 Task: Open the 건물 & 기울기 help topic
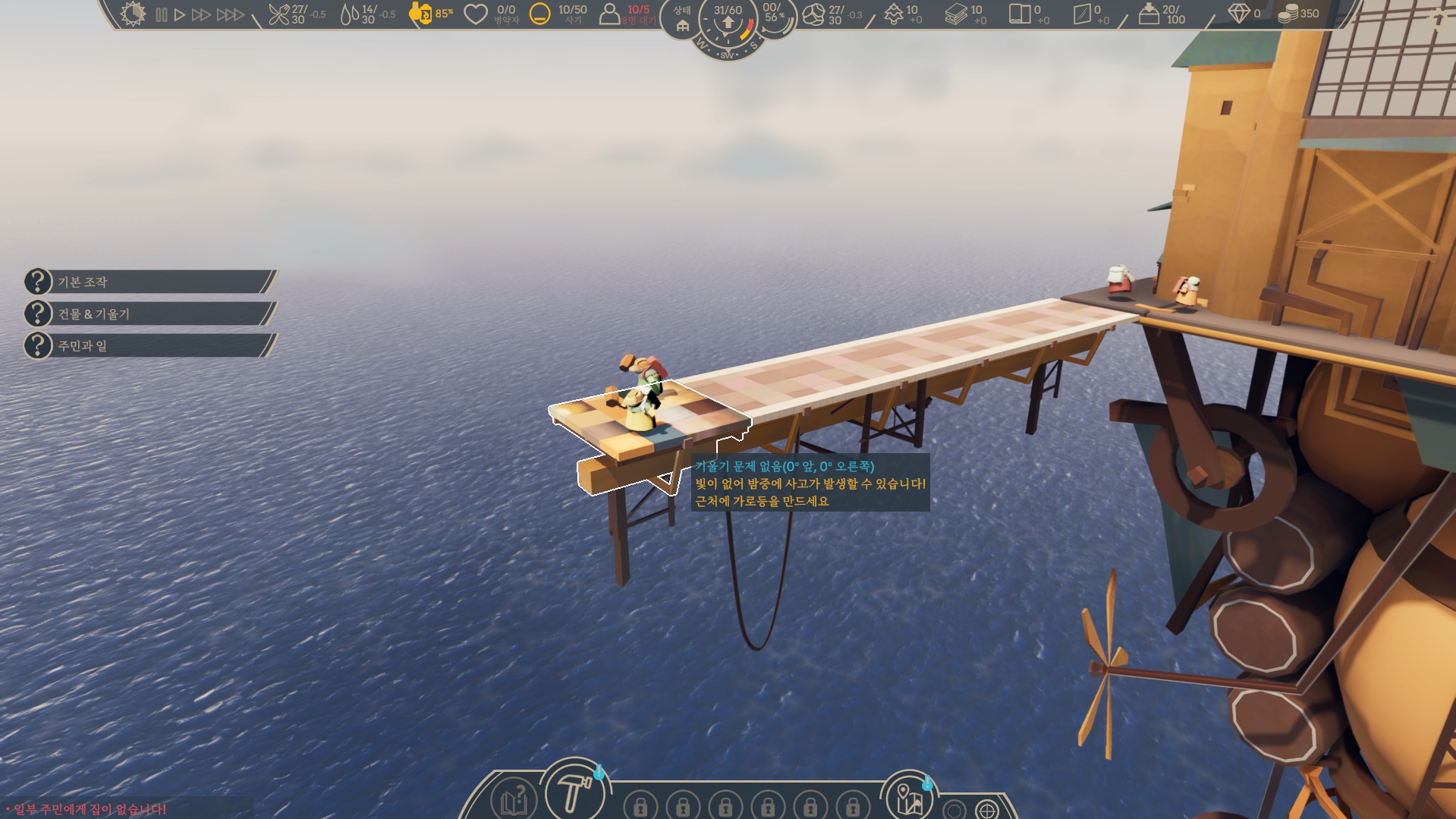tap(148, 313)
